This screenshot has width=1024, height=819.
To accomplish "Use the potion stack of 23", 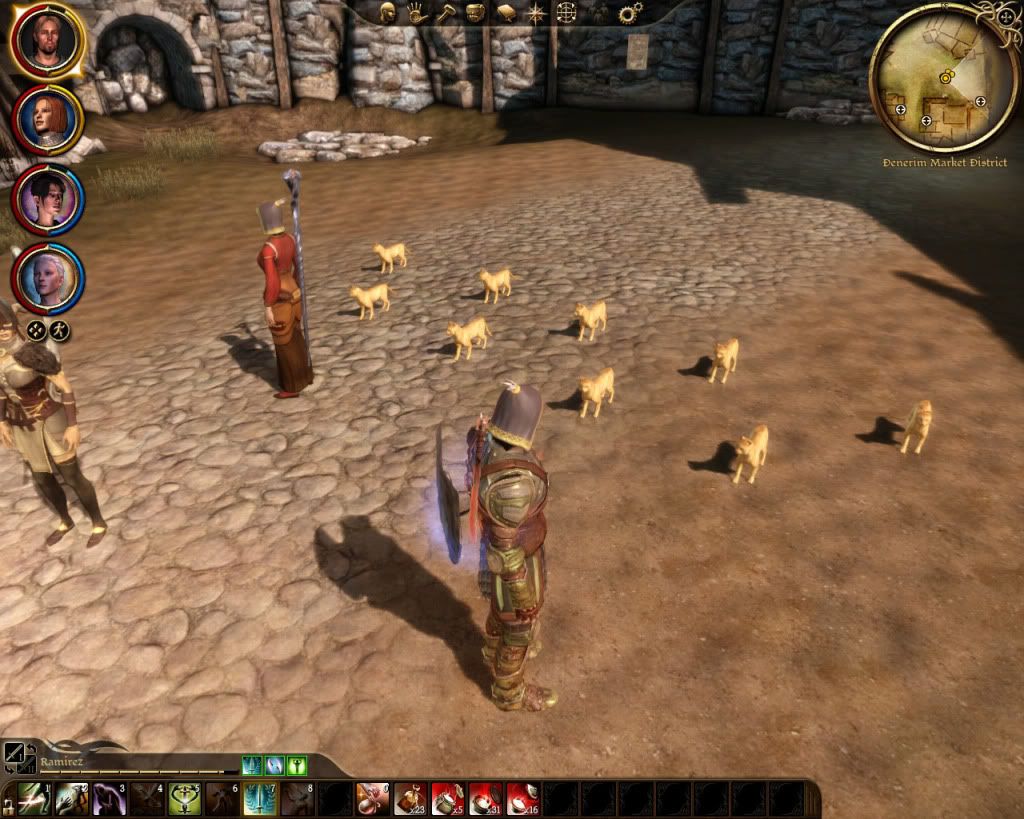I will coord(411,799).
